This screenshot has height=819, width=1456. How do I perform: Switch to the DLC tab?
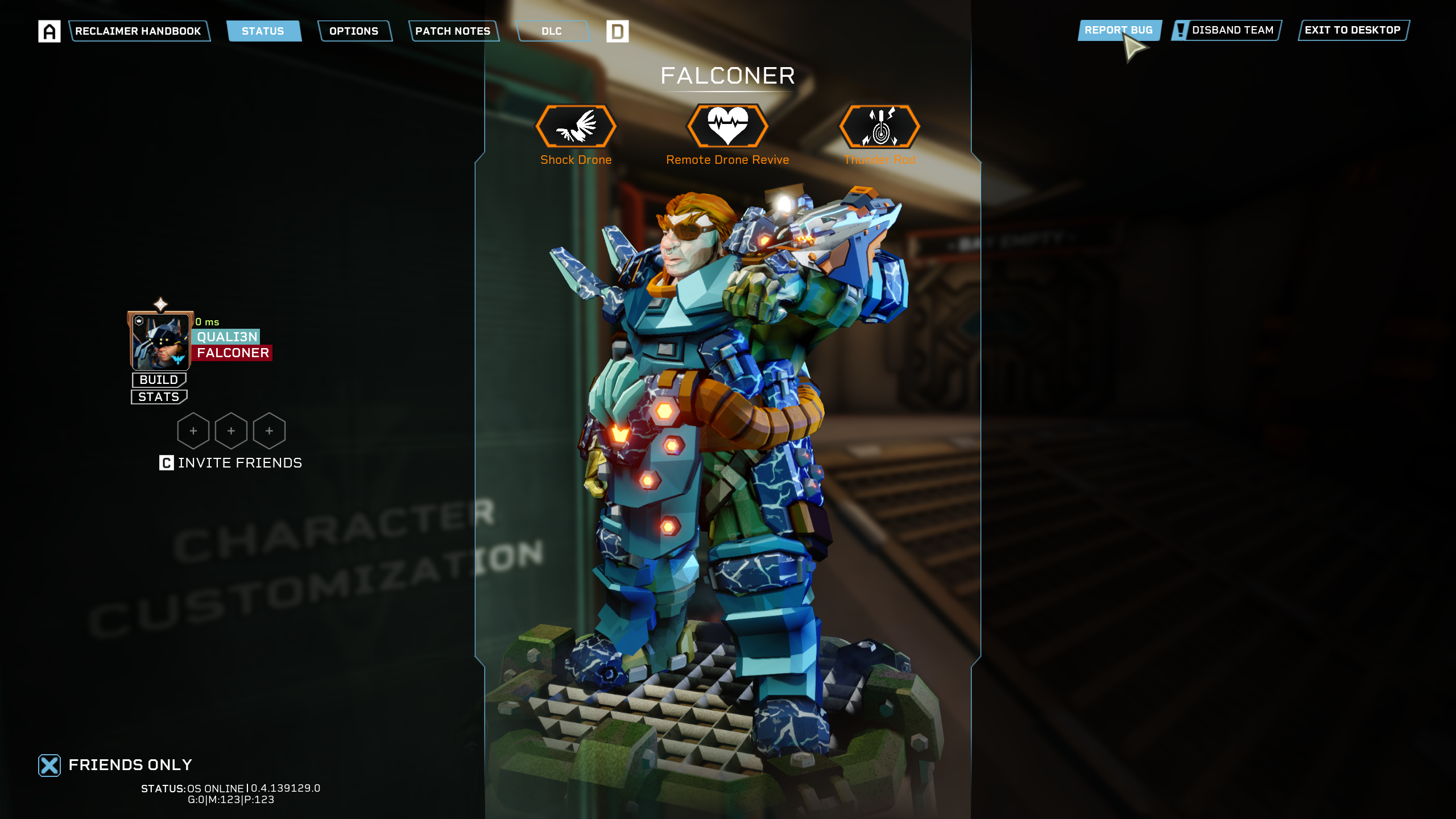coord(552,31)
